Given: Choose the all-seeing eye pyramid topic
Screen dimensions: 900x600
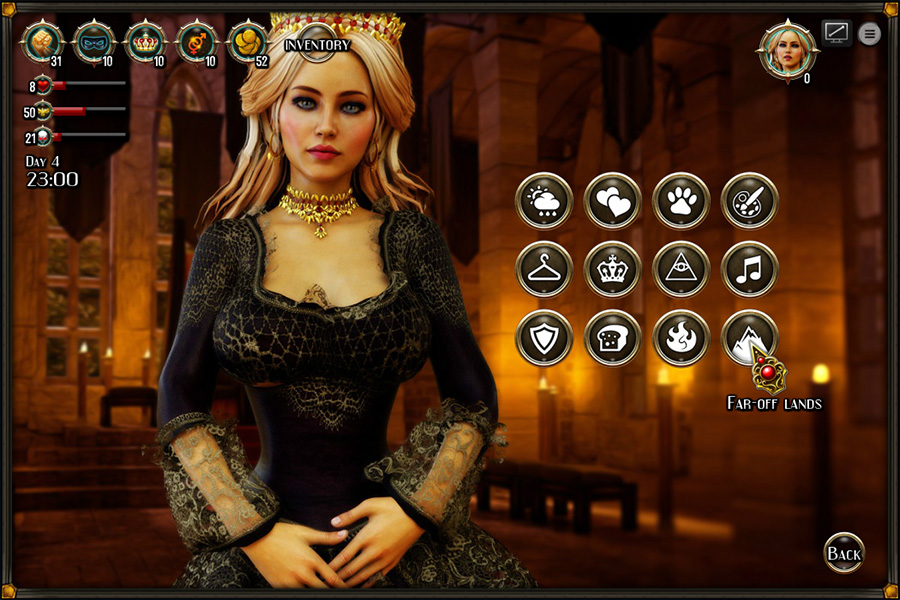Looking at the screenshot, I should (681, 269).
